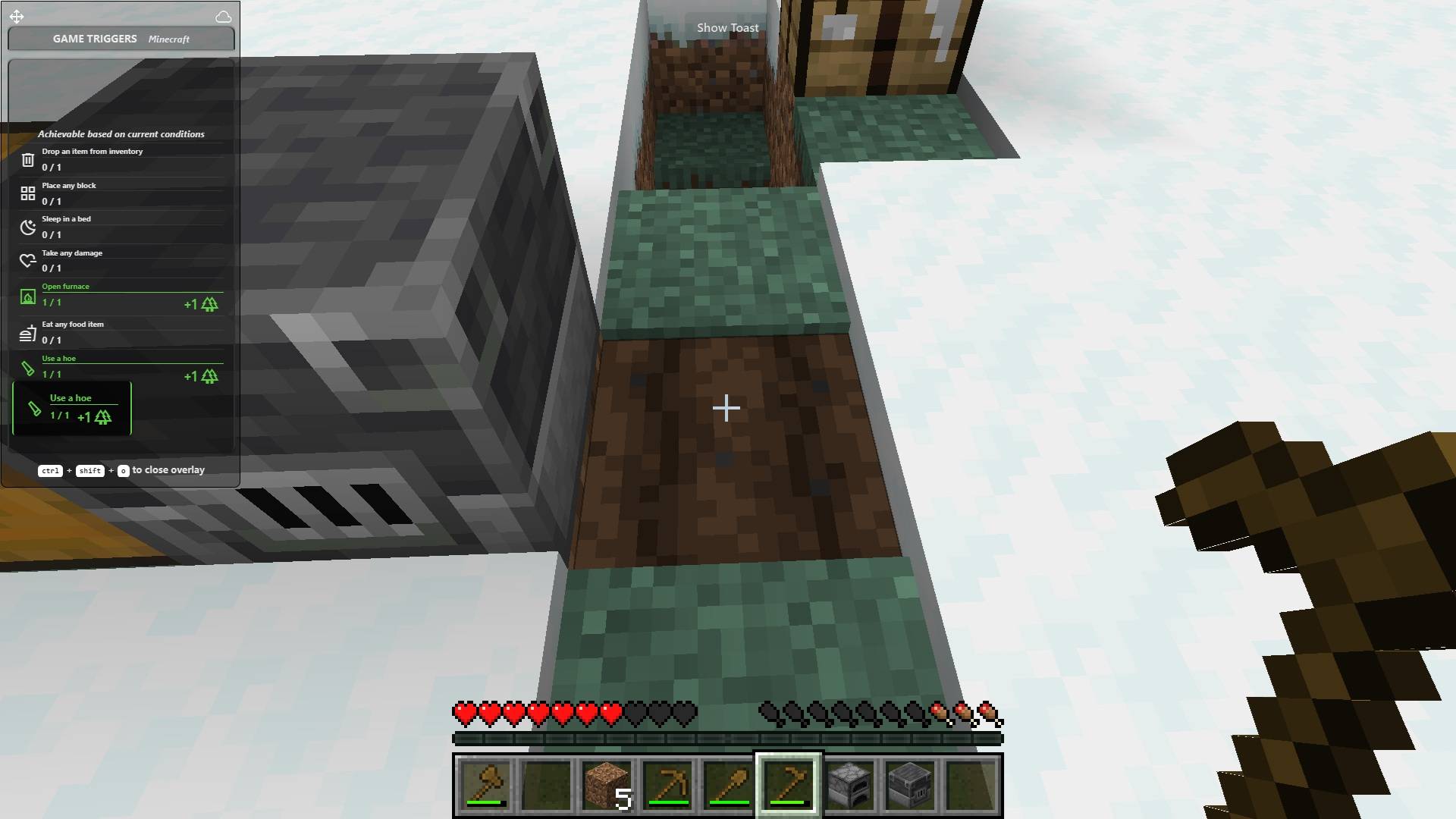This screenshot has width=1456, height=819.
Task: Click the moon icon beside Sleep in a bed
Action: [28, 226]
